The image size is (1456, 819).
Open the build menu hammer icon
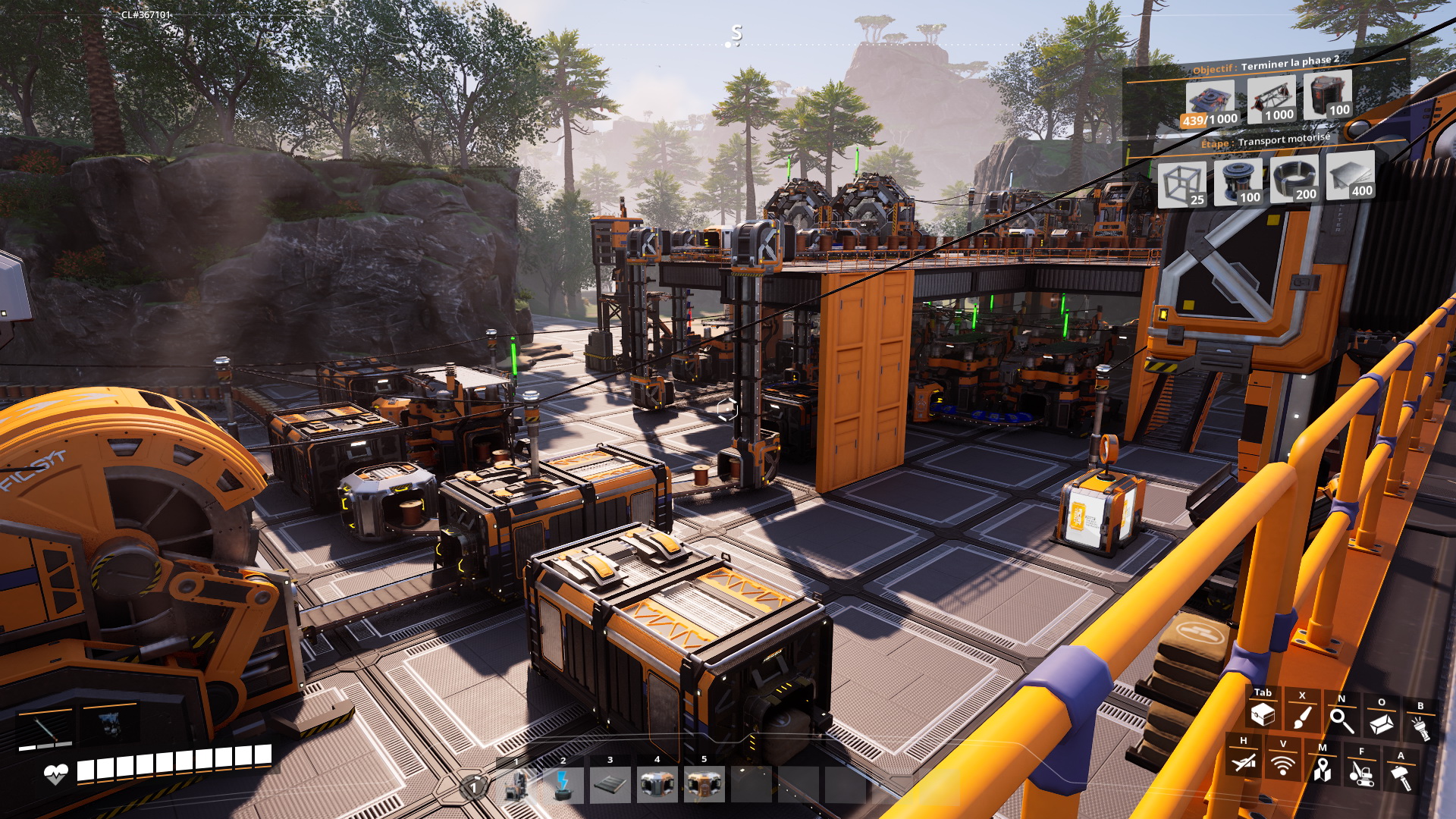1401,777
